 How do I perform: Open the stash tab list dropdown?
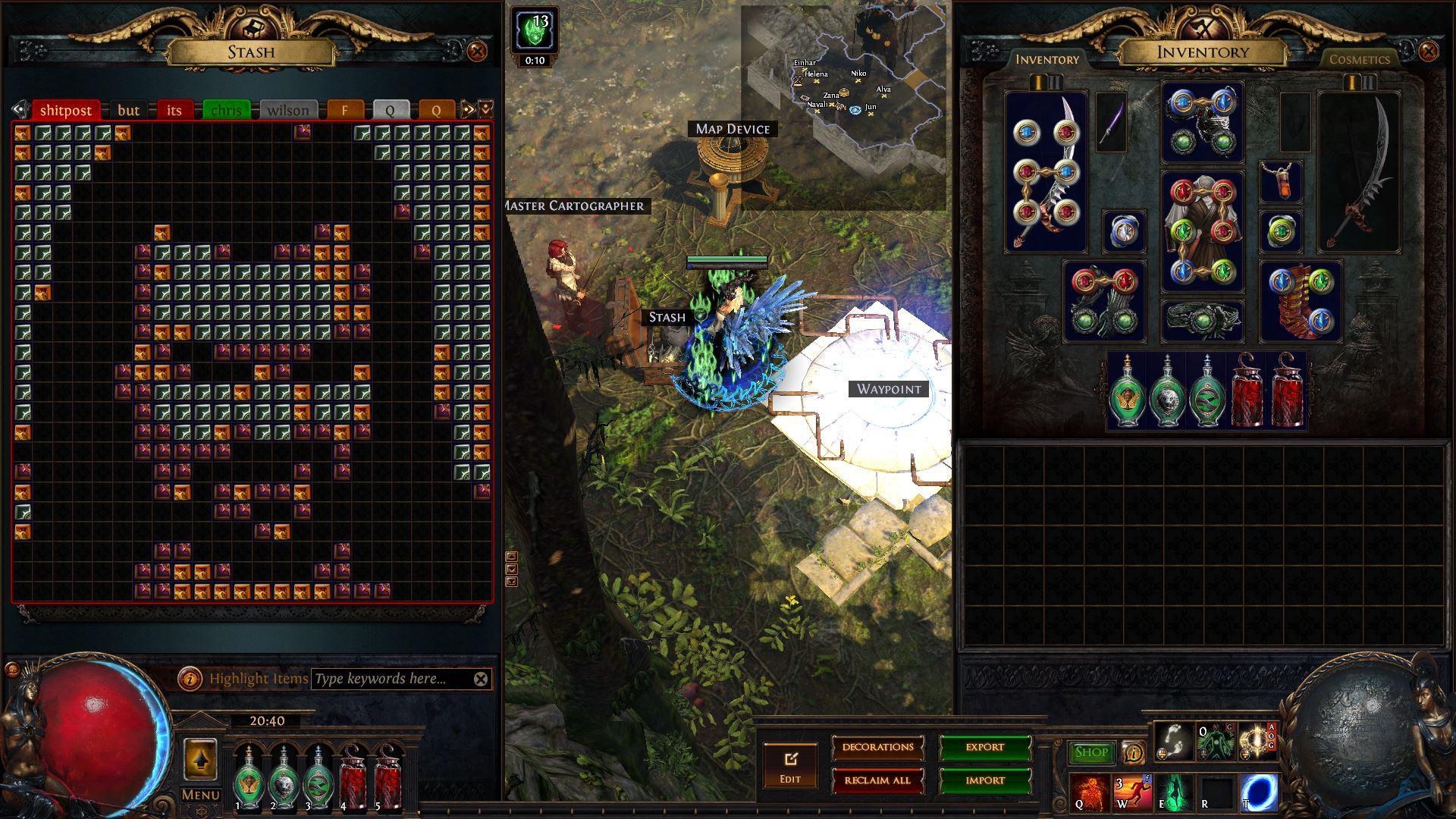coord(486,109)
